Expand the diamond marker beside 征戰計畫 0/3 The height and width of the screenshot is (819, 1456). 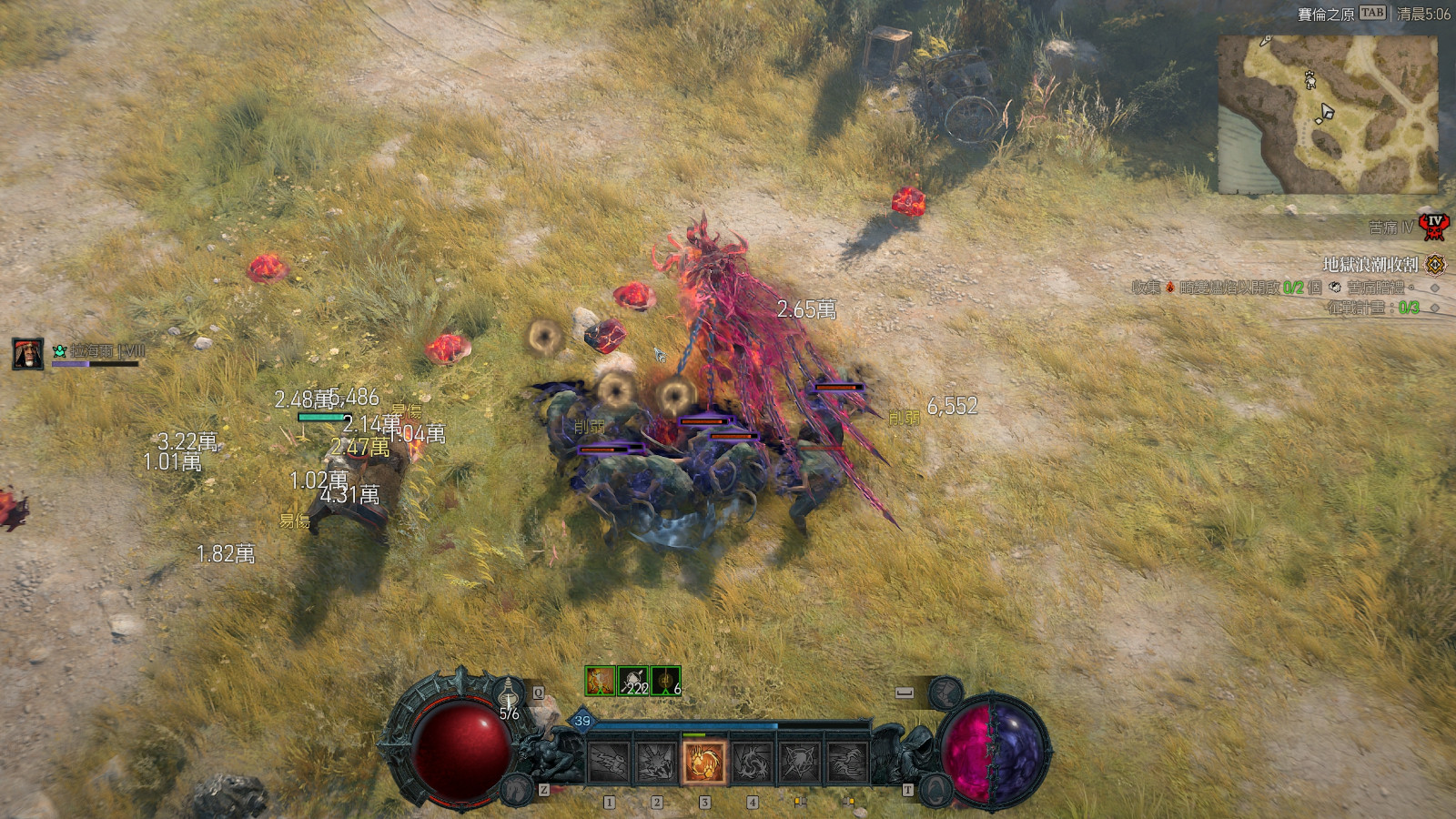1435,307
